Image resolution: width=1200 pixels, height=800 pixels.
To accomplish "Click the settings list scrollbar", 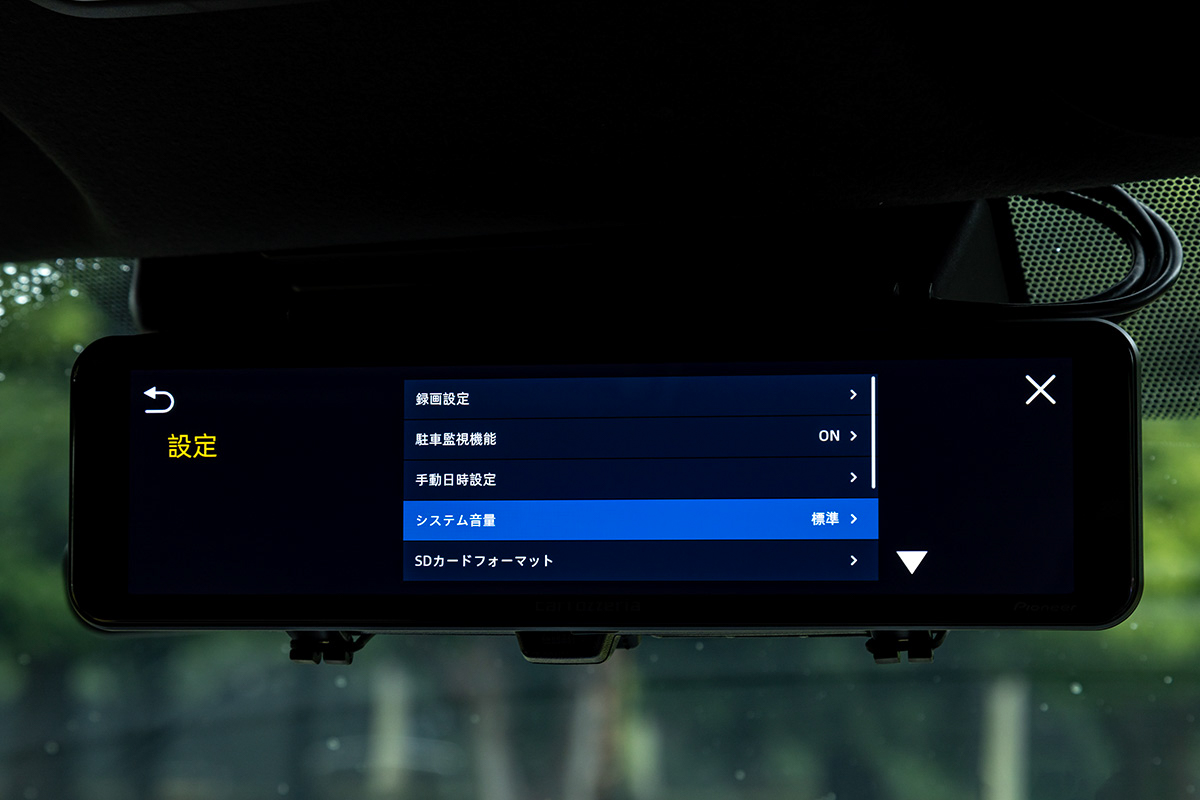I will (x=874, y=432).
